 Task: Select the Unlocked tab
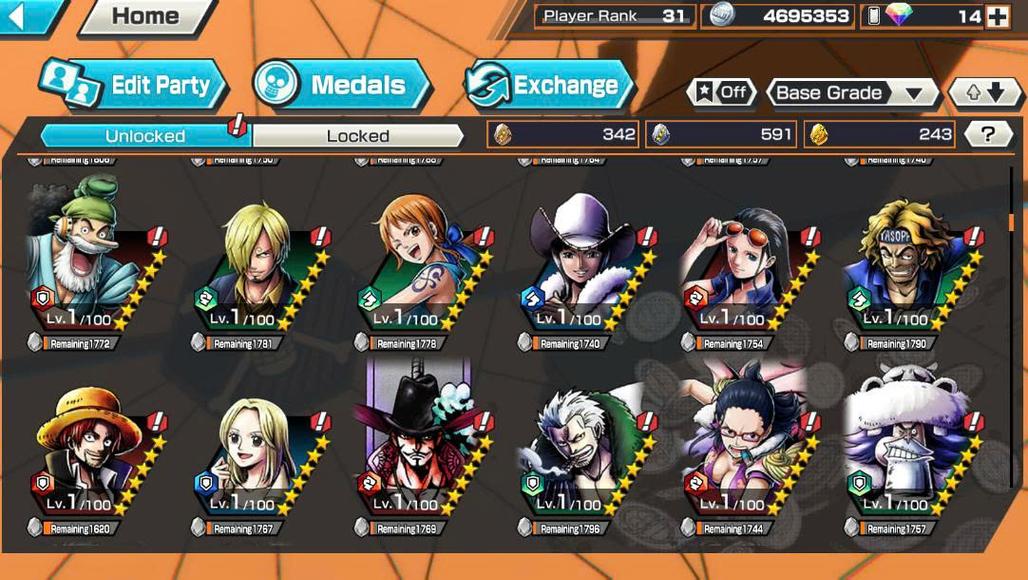click(x=145, y=136)
